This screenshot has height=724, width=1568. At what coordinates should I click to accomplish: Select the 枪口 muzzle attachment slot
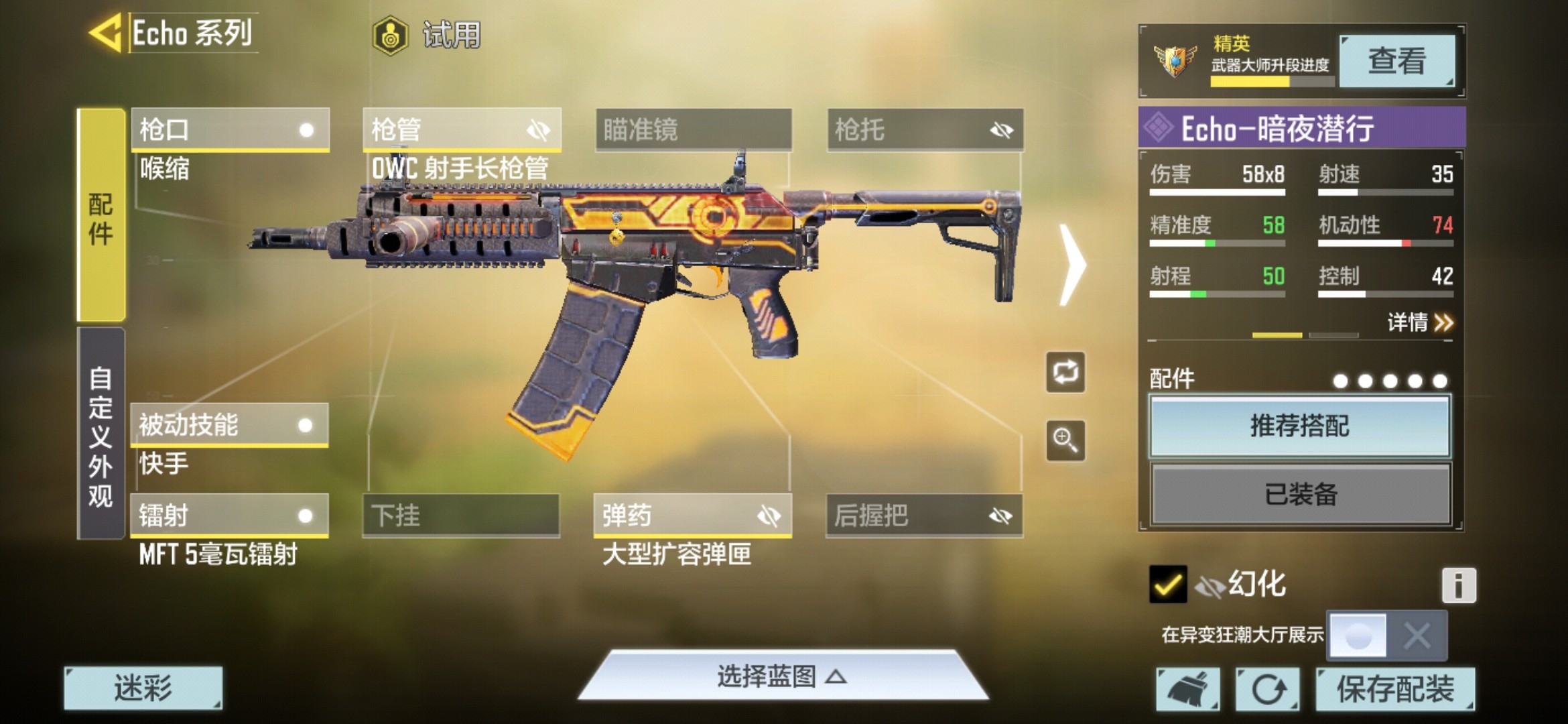[230, 129]
